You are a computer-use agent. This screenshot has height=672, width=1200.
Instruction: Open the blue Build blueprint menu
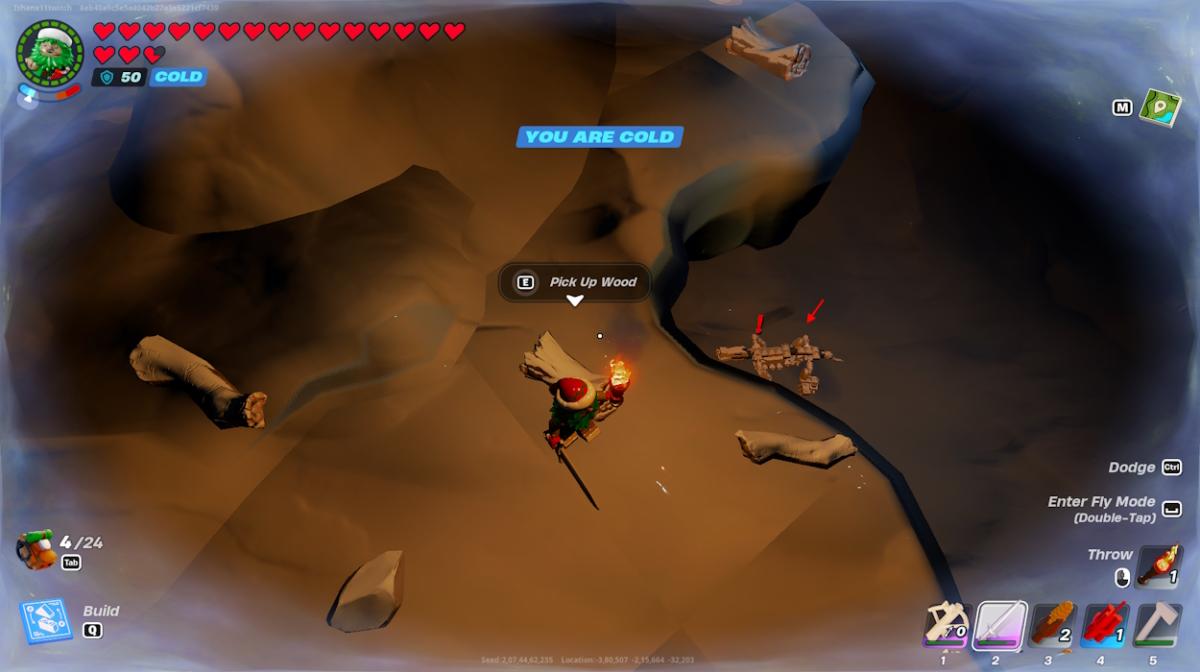coord(46,621)
